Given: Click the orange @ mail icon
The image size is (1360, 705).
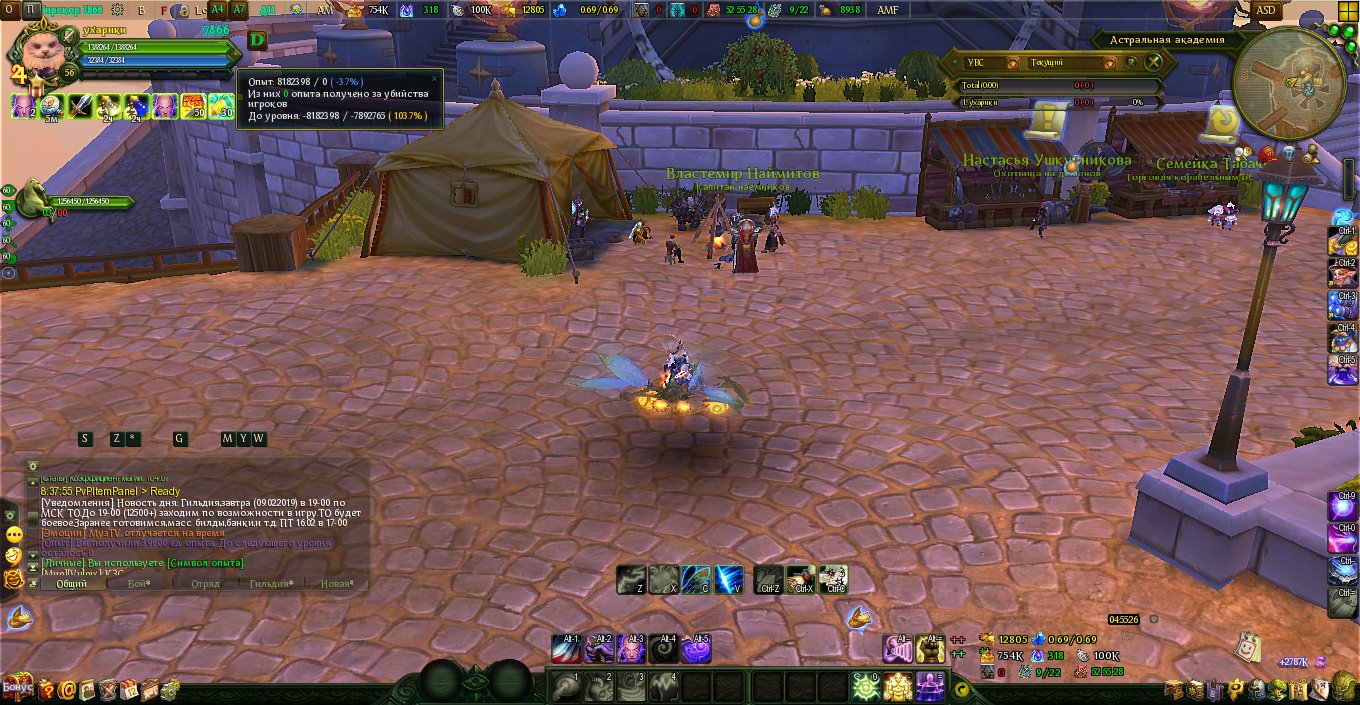Looking at the screenshot, I should click(x=67, y=689).
